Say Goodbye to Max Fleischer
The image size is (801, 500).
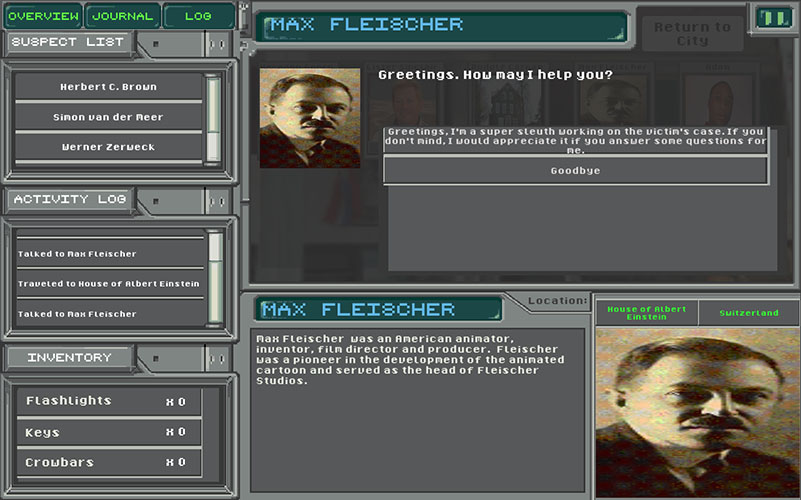575,171
